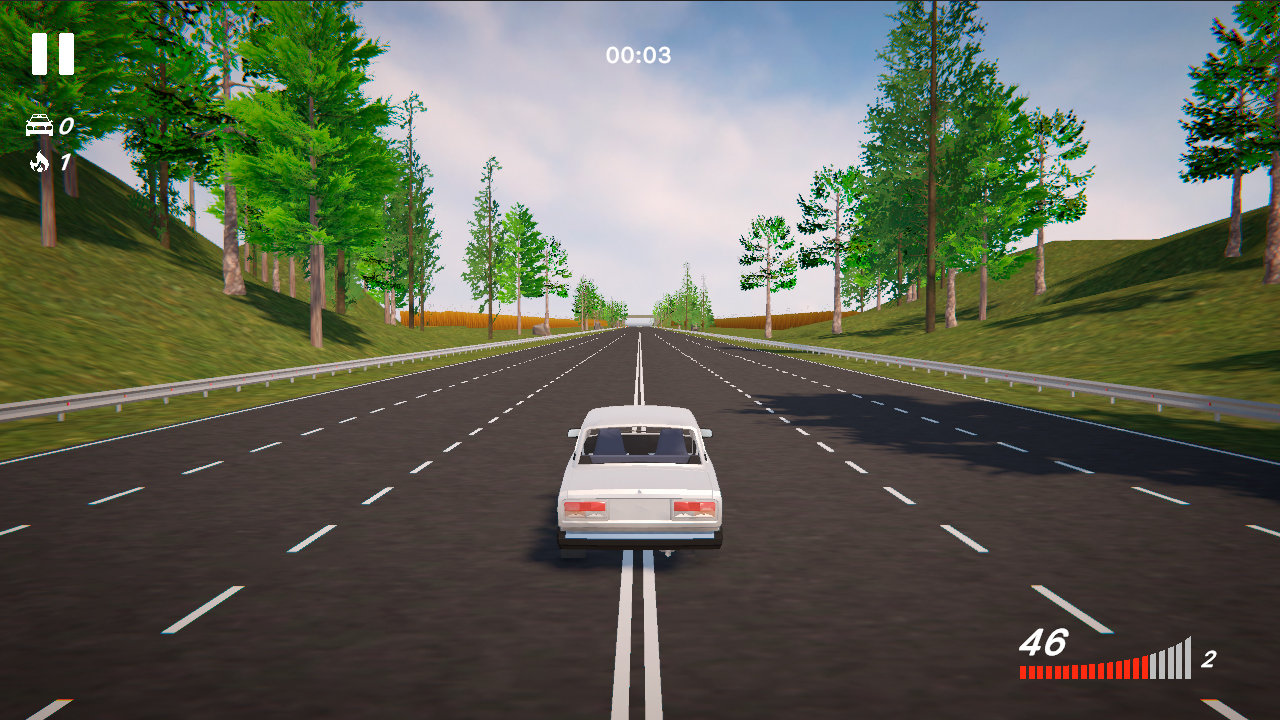Click the gear indicator showing 2
This screenshot has width=1280, height=720.
(x=1209, y=658)
